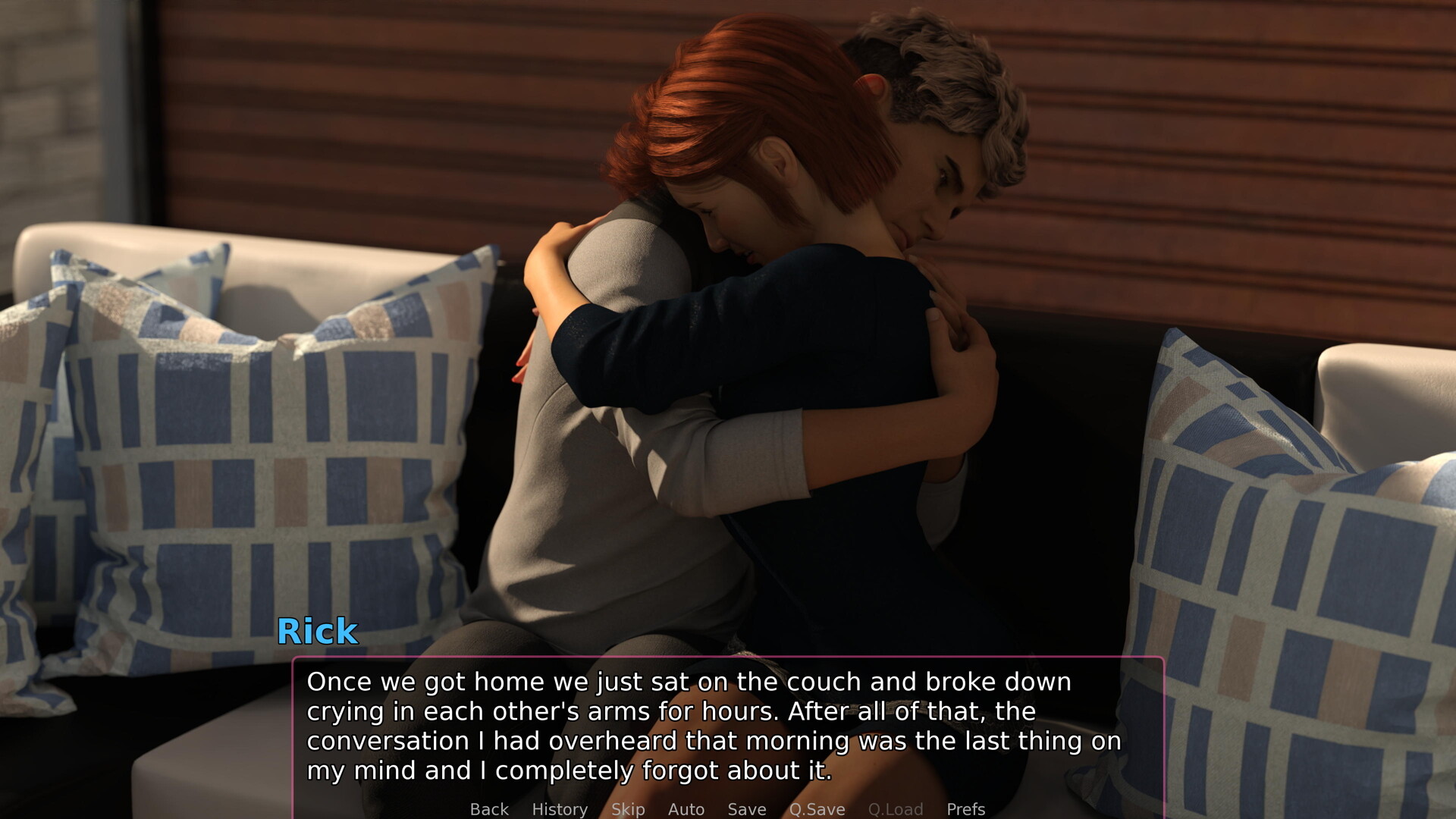Save your progress with the Save option
The image size is (1456, 819).
745,809
